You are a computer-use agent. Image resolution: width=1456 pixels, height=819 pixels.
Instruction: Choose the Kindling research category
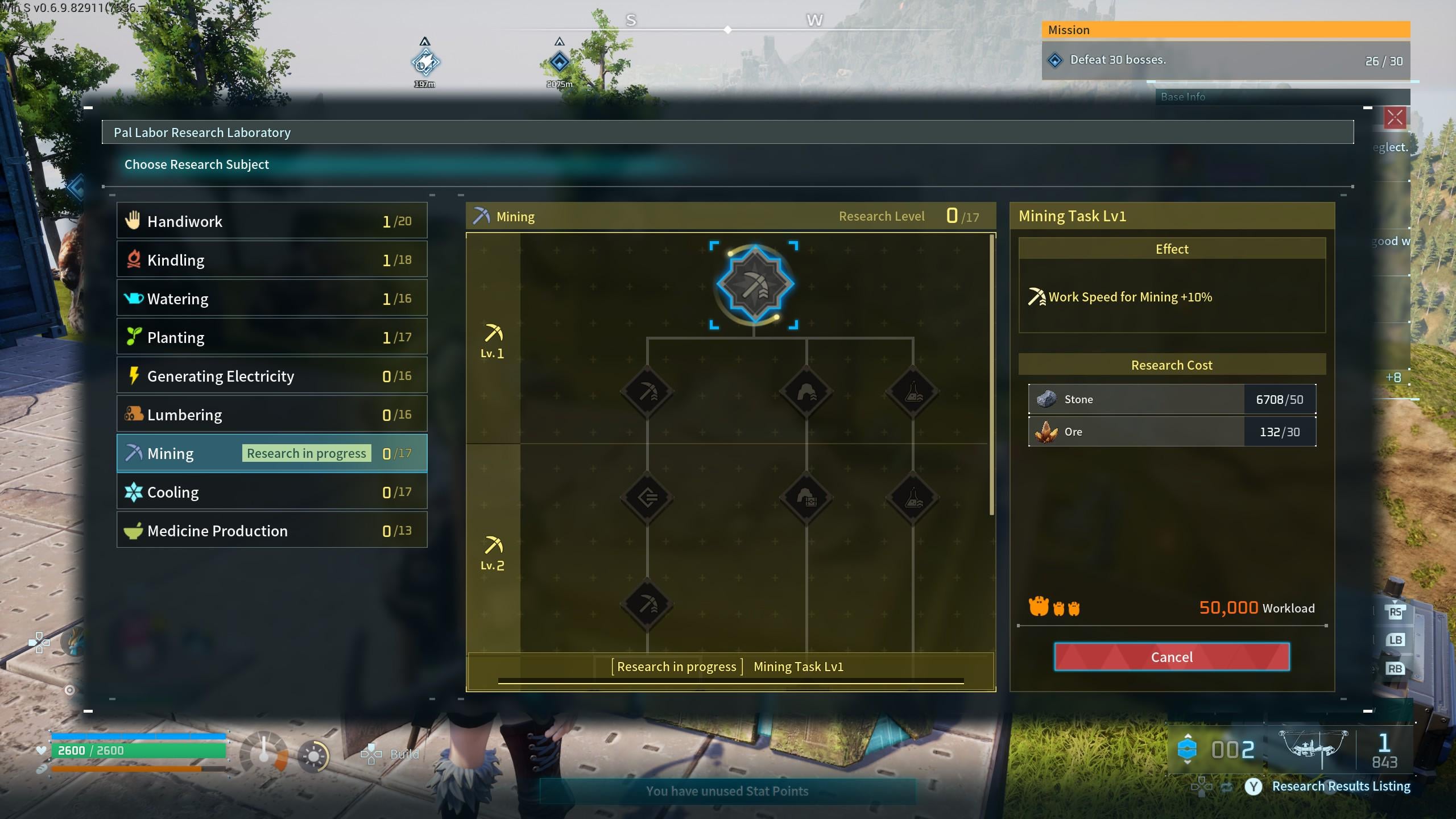pos(272,260)
